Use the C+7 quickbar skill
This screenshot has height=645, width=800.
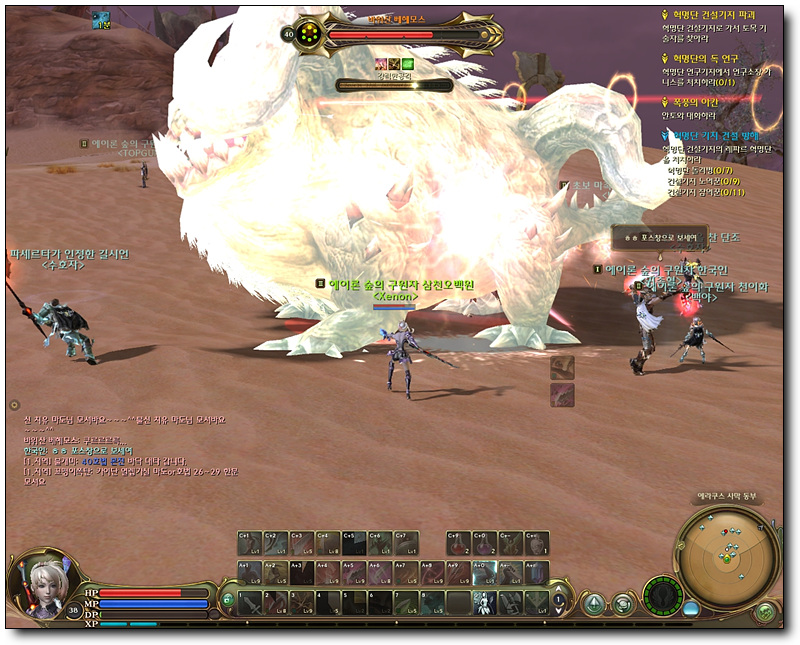click(x=405, y=543)
